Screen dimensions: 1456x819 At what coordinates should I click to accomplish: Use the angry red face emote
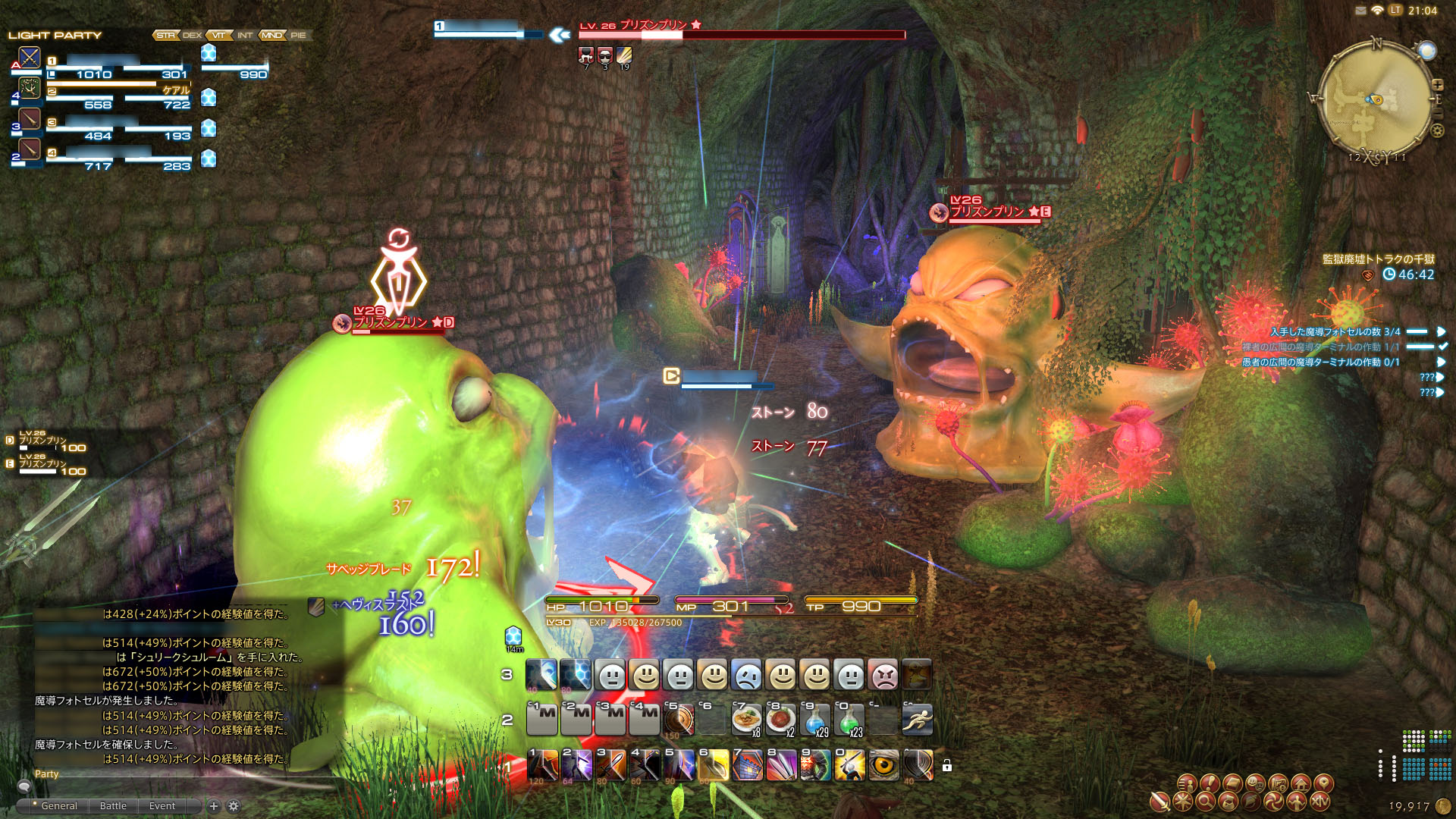(x=883, y=675)
